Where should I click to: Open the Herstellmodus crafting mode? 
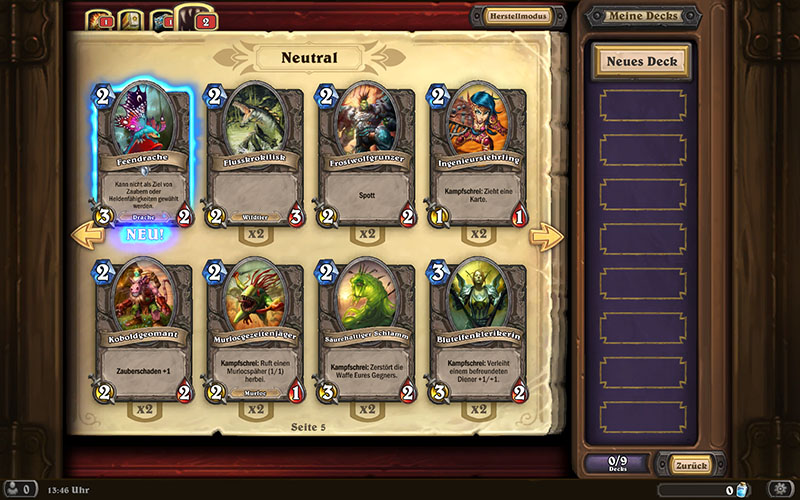(518, 16)
